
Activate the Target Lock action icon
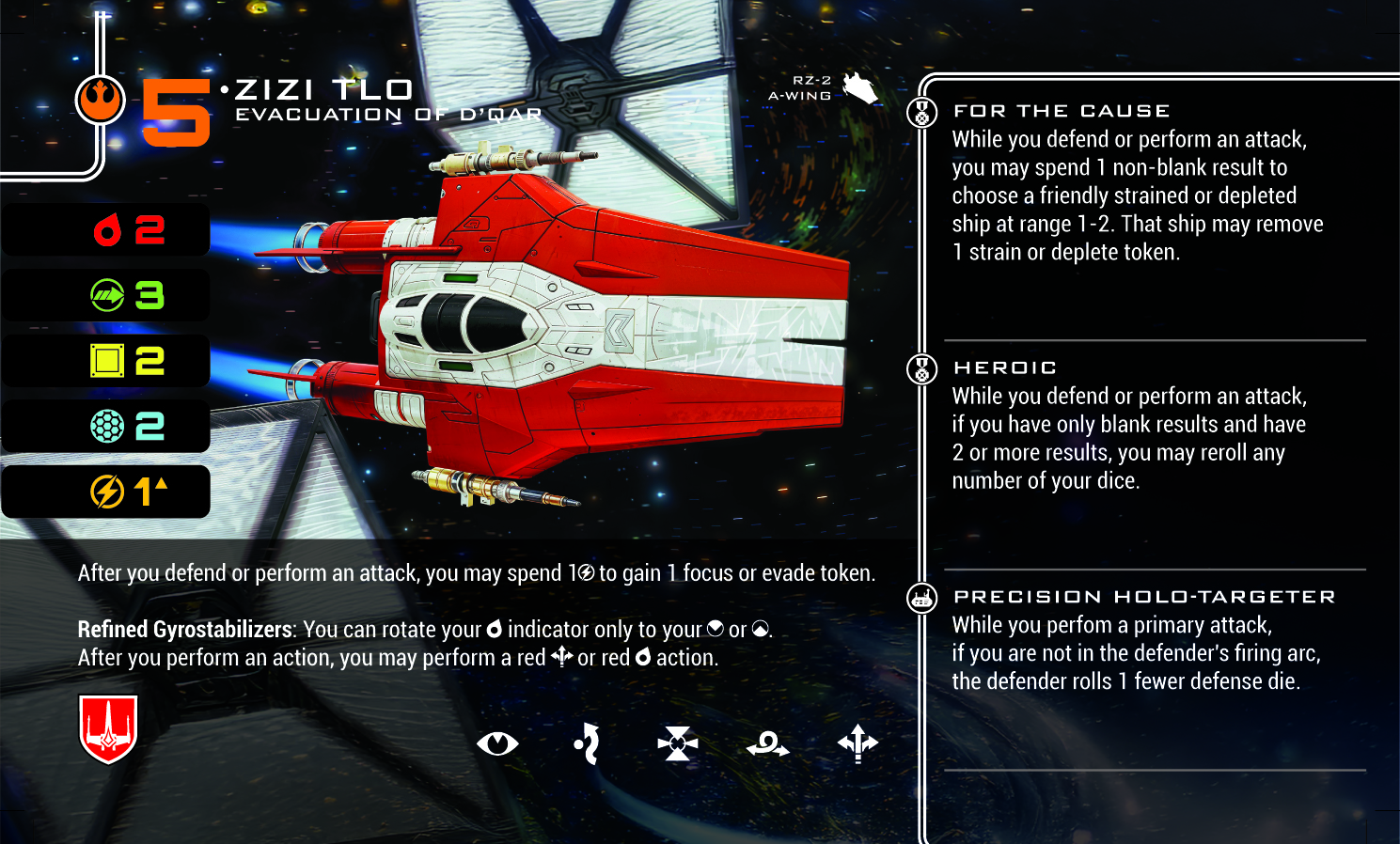pos(678,744)
